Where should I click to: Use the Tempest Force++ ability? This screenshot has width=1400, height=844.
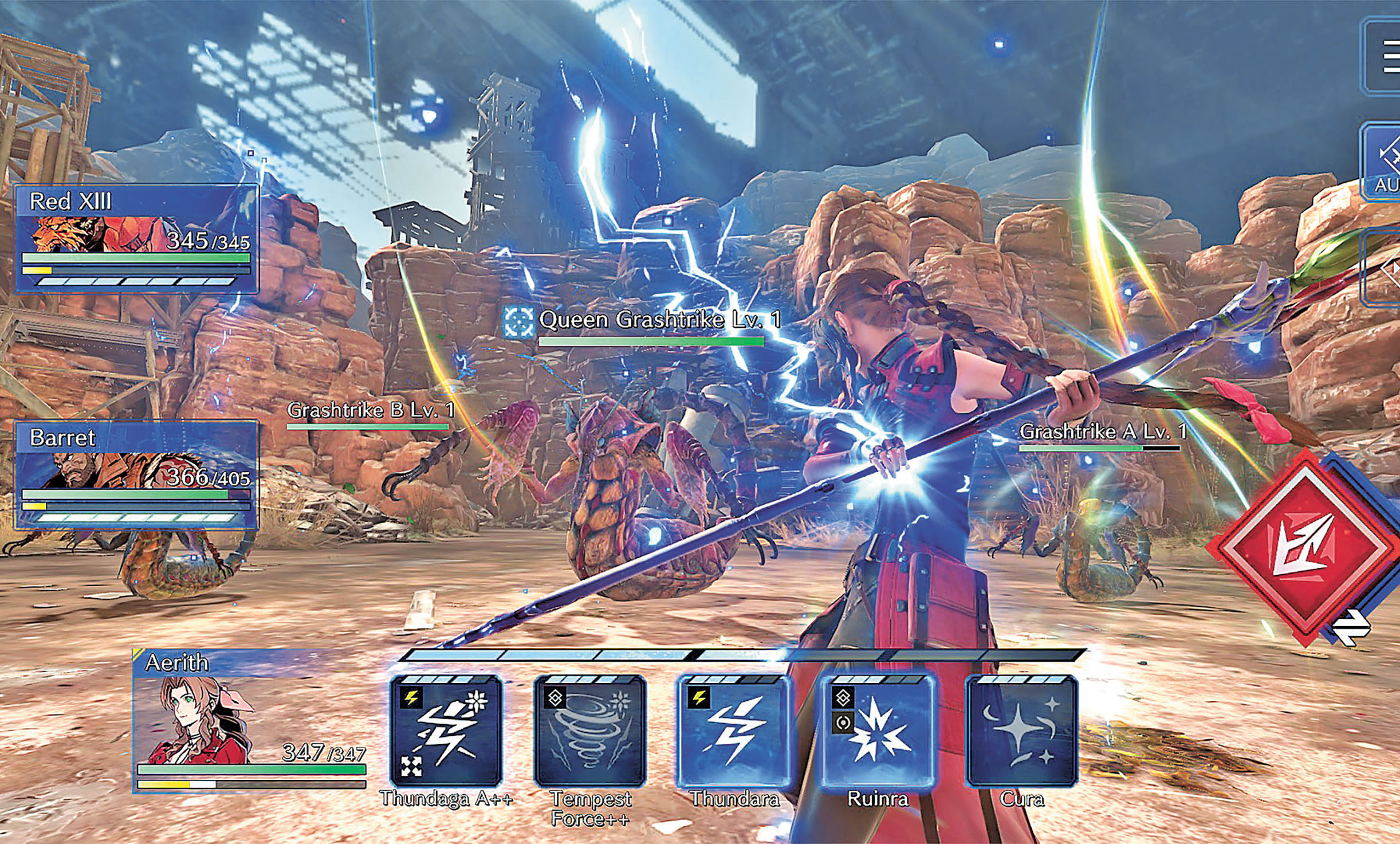[x=590, y=731]
